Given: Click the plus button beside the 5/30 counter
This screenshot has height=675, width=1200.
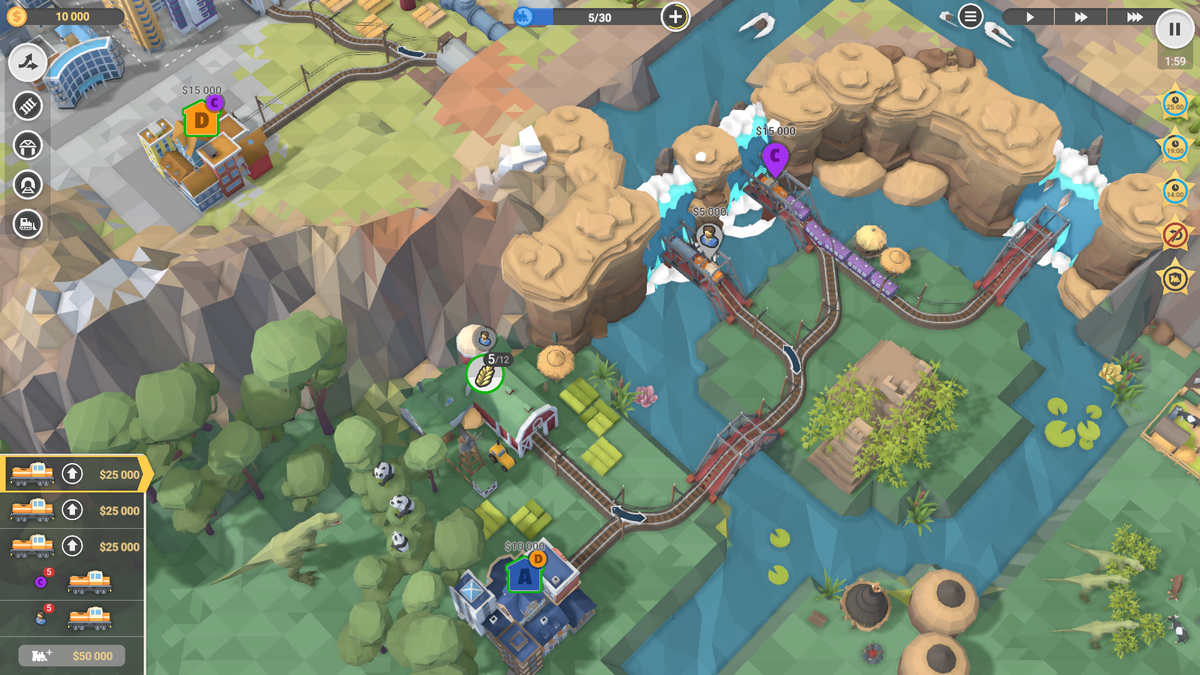Looking at the screenshot, I should [x=675, y=16].
